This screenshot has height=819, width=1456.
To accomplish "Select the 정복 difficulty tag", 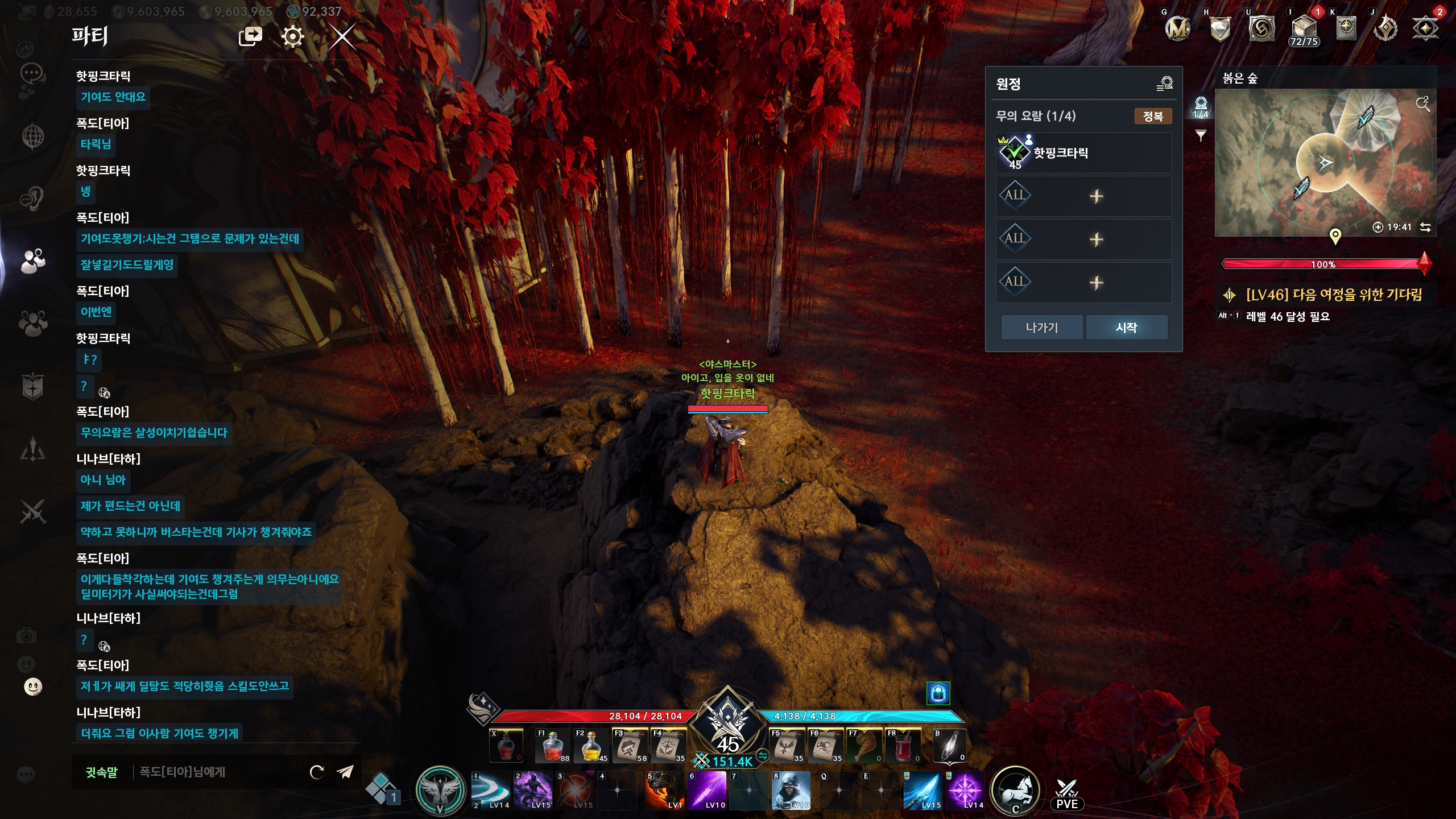I will pyautogui.click(x=1152, y=117).
